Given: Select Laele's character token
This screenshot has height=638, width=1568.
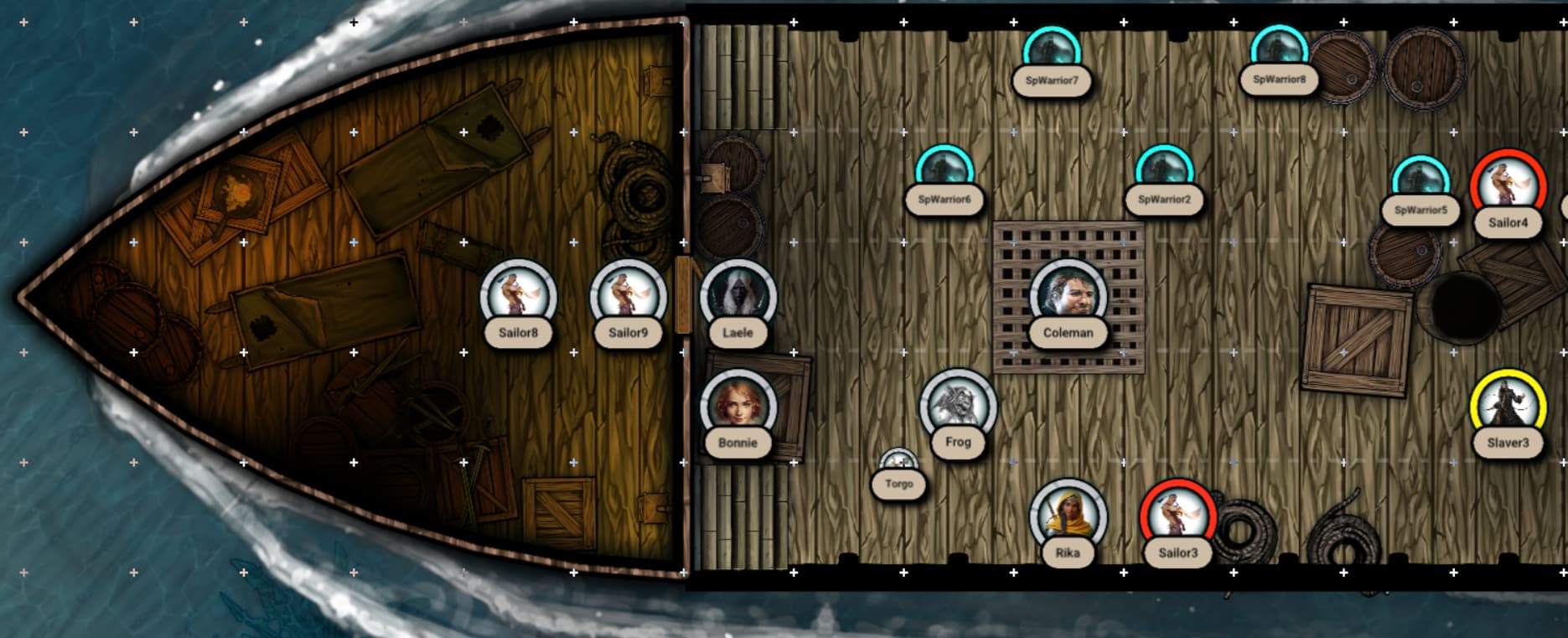Looking at the screenshot, I should coord(737,297).
